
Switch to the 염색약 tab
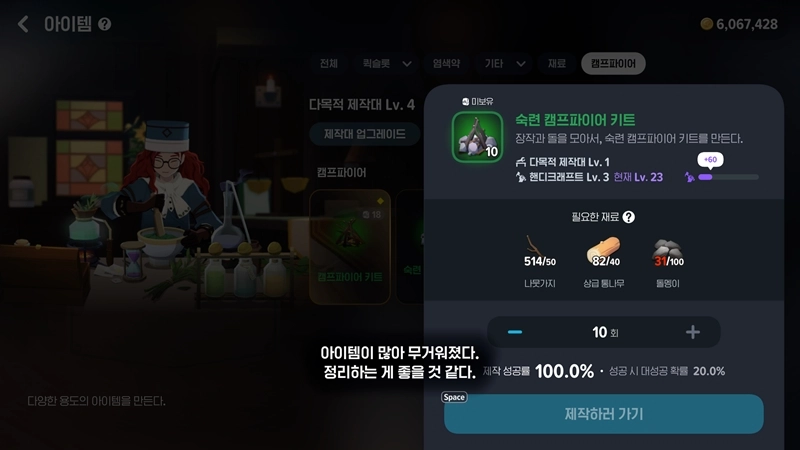446,64
